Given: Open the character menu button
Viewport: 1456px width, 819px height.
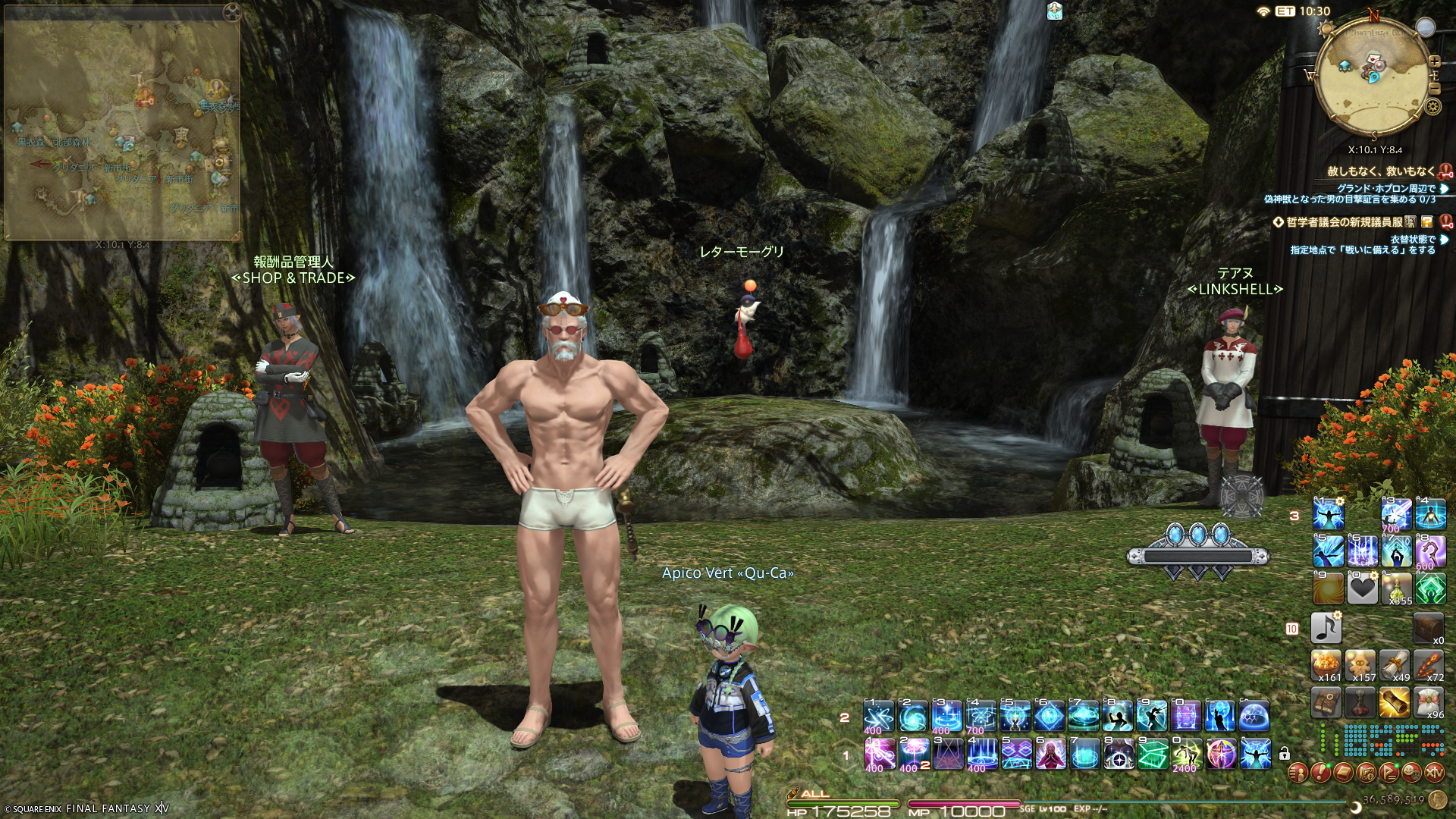Looking at the screenshot, I should tap(1298, 773).
